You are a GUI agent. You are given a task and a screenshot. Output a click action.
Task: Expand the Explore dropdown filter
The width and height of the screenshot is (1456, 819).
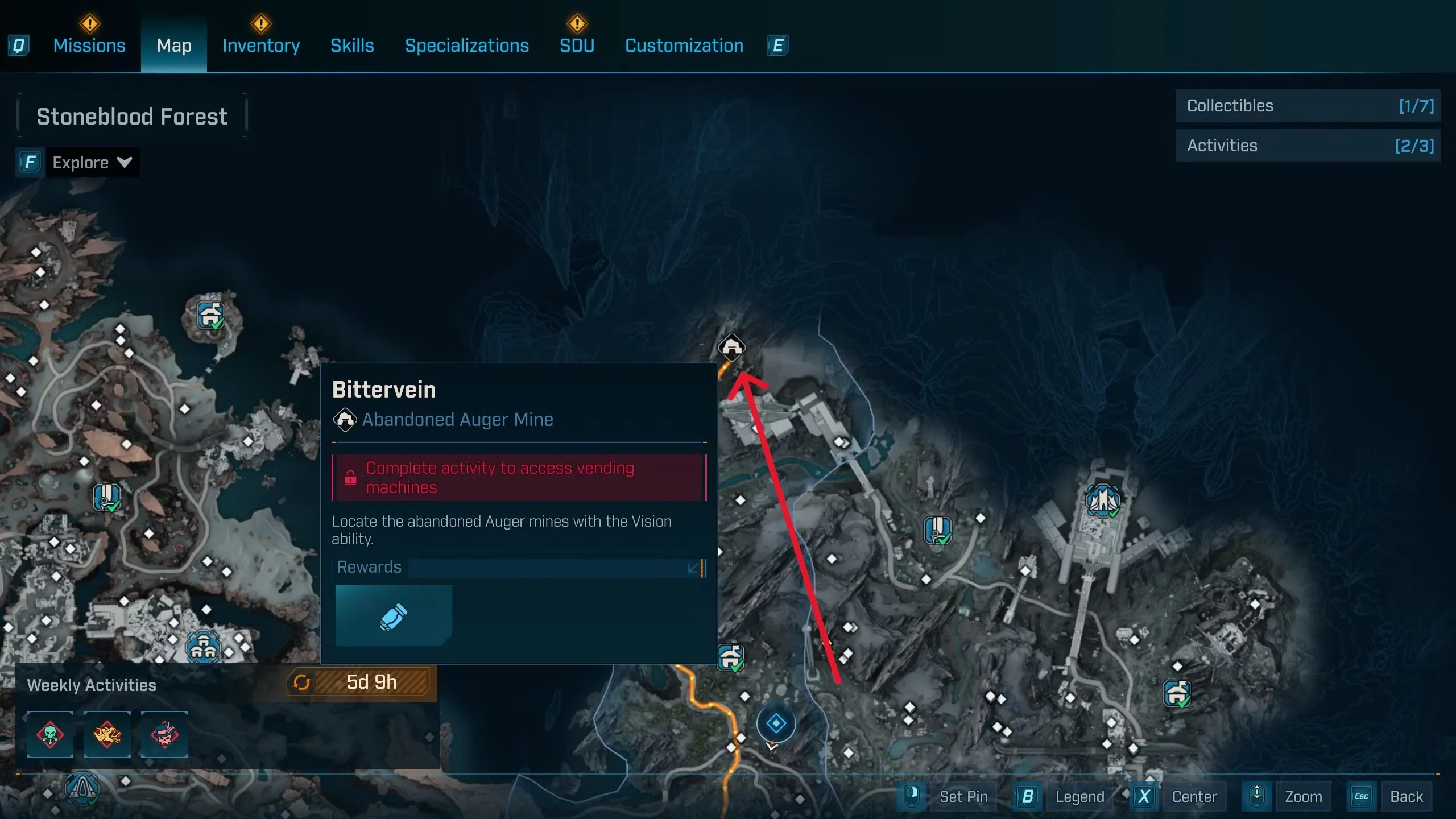coord(91,163)
